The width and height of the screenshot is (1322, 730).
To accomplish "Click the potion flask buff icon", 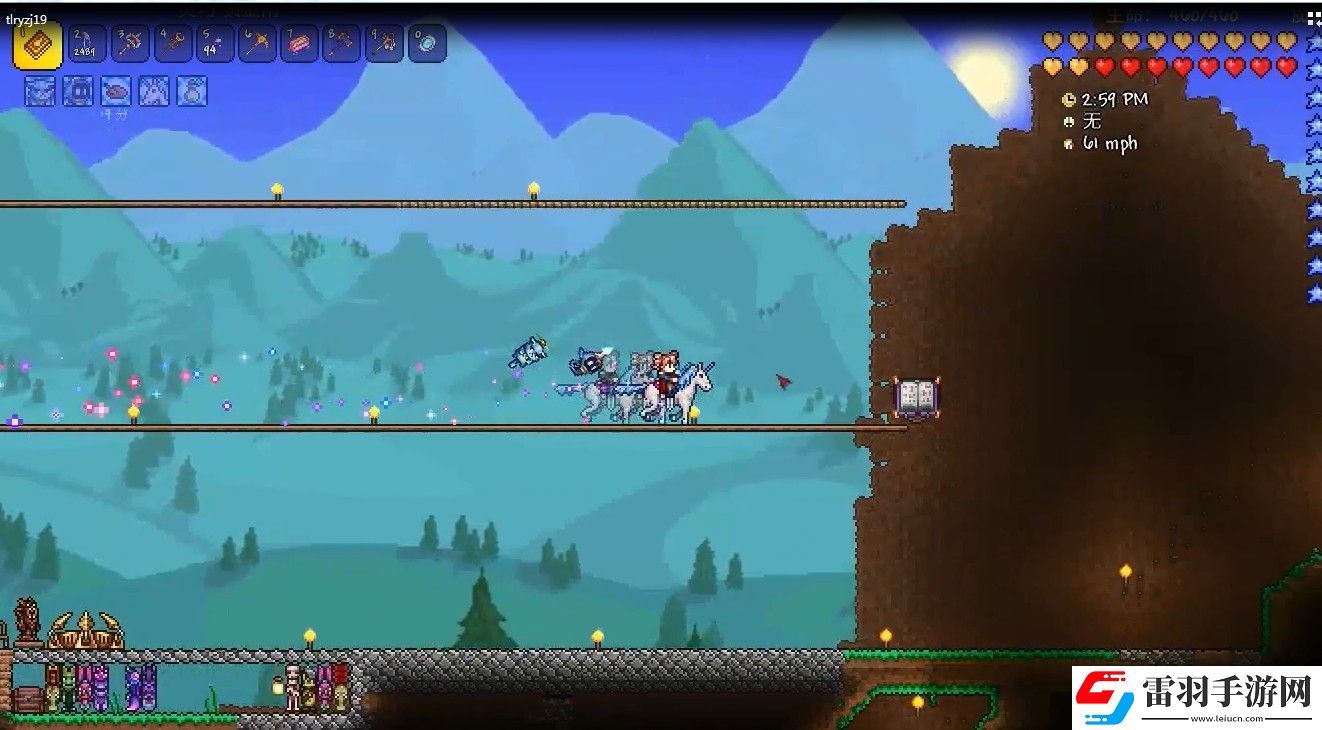I will (192, 91).
